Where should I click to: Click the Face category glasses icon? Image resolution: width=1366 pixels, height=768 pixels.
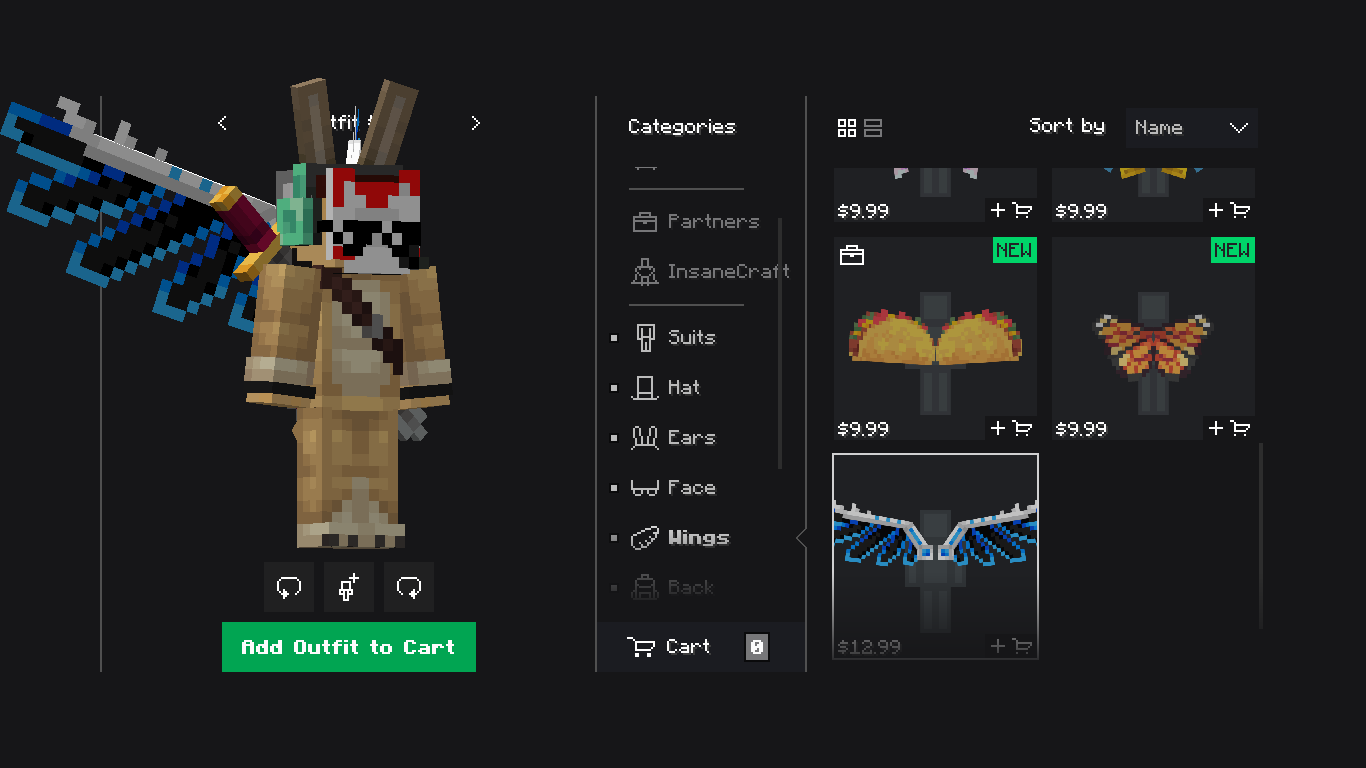click(645, 487)
